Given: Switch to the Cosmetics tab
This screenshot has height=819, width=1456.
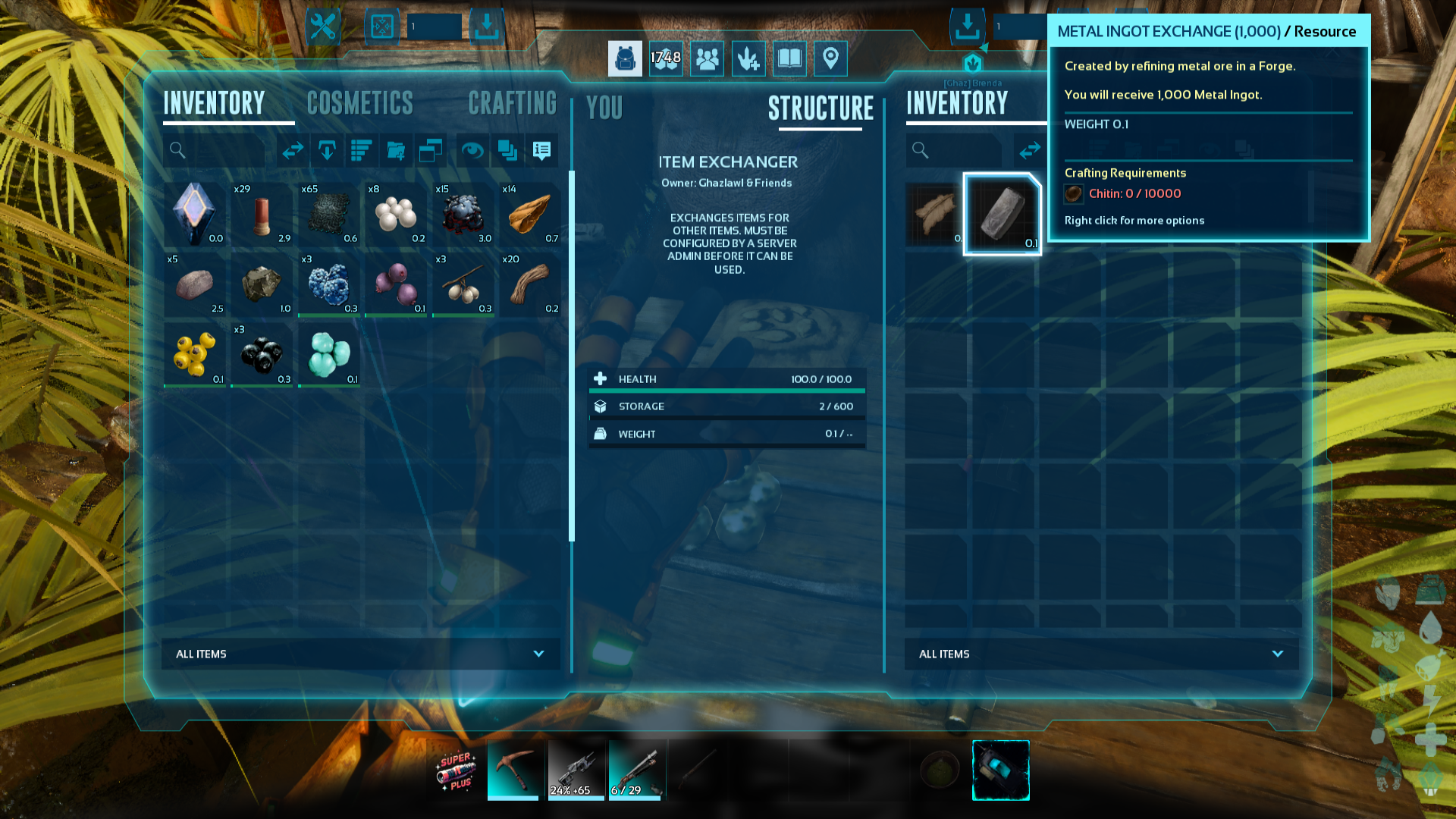Looking at the screenshot, I should [360, 103].
